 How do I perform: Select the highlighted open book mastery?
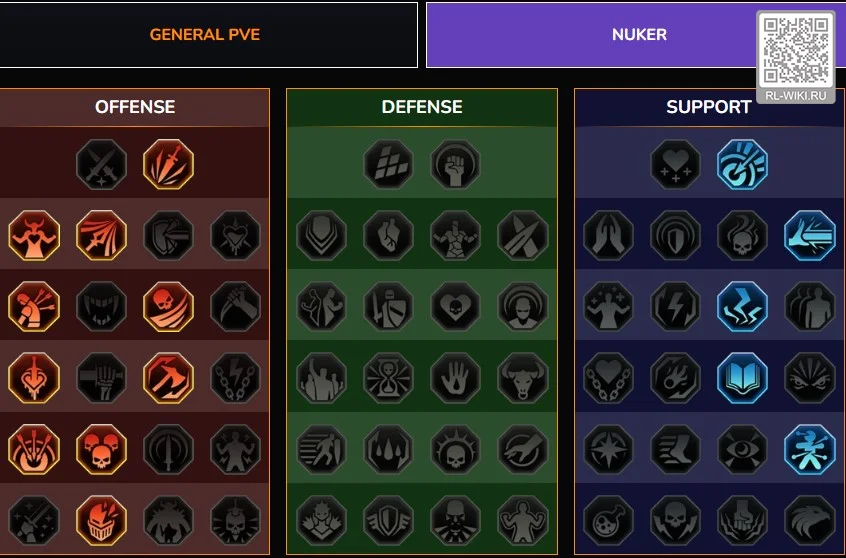point(743,378)
